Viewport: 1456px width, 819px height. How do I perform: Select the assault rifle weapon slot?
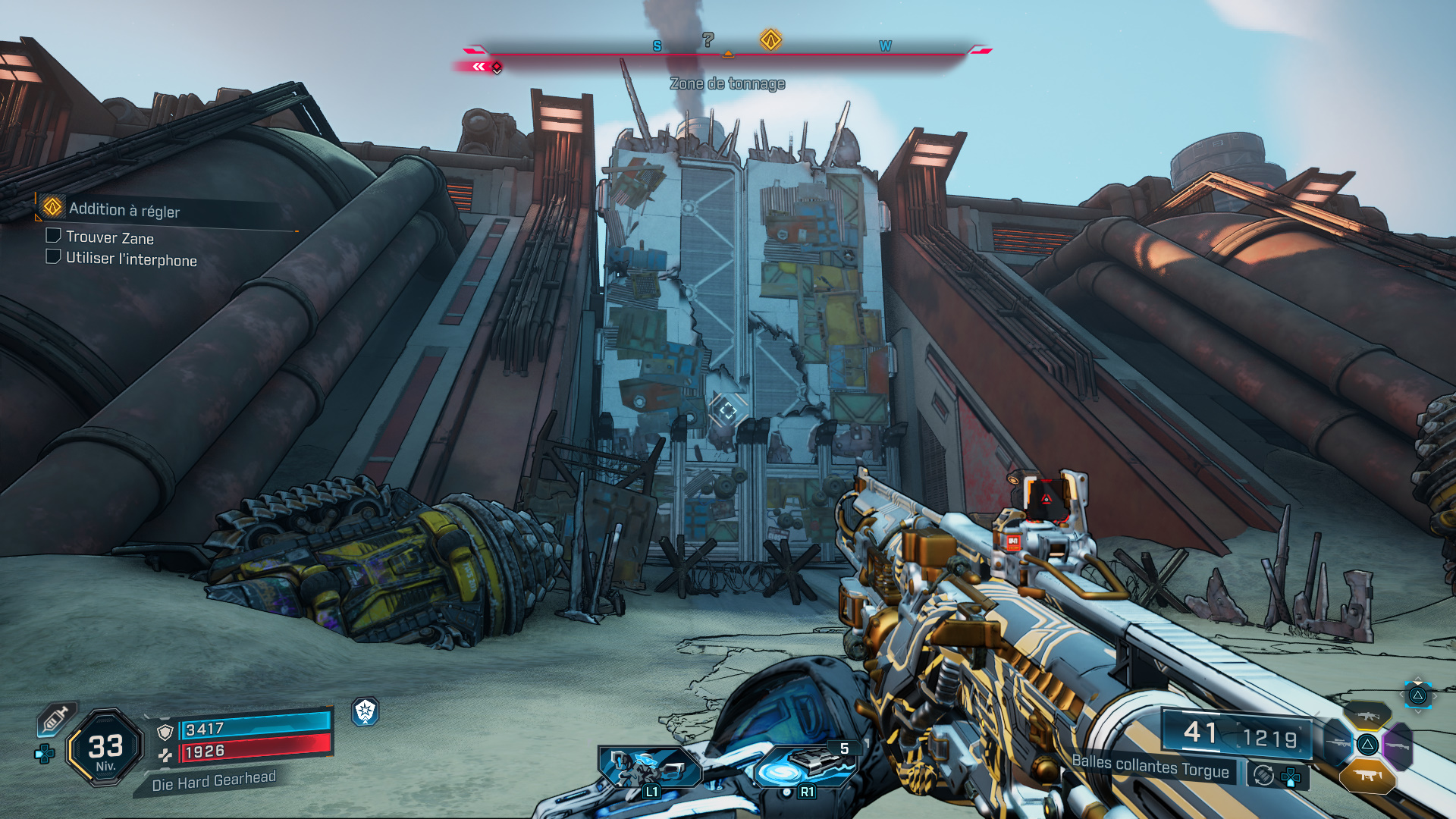(1367, 716)
